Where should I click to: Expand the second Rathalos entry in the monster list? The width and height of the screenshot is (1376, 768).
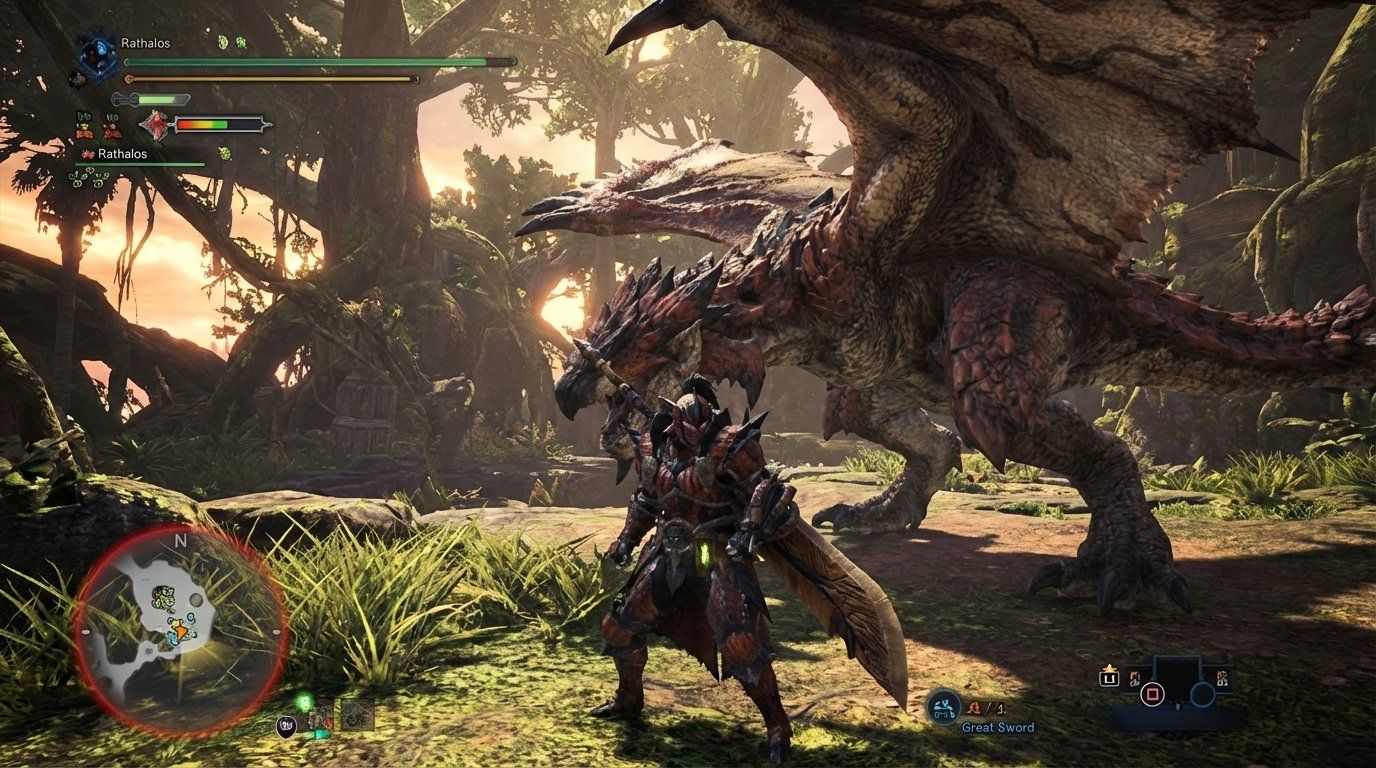122,154
